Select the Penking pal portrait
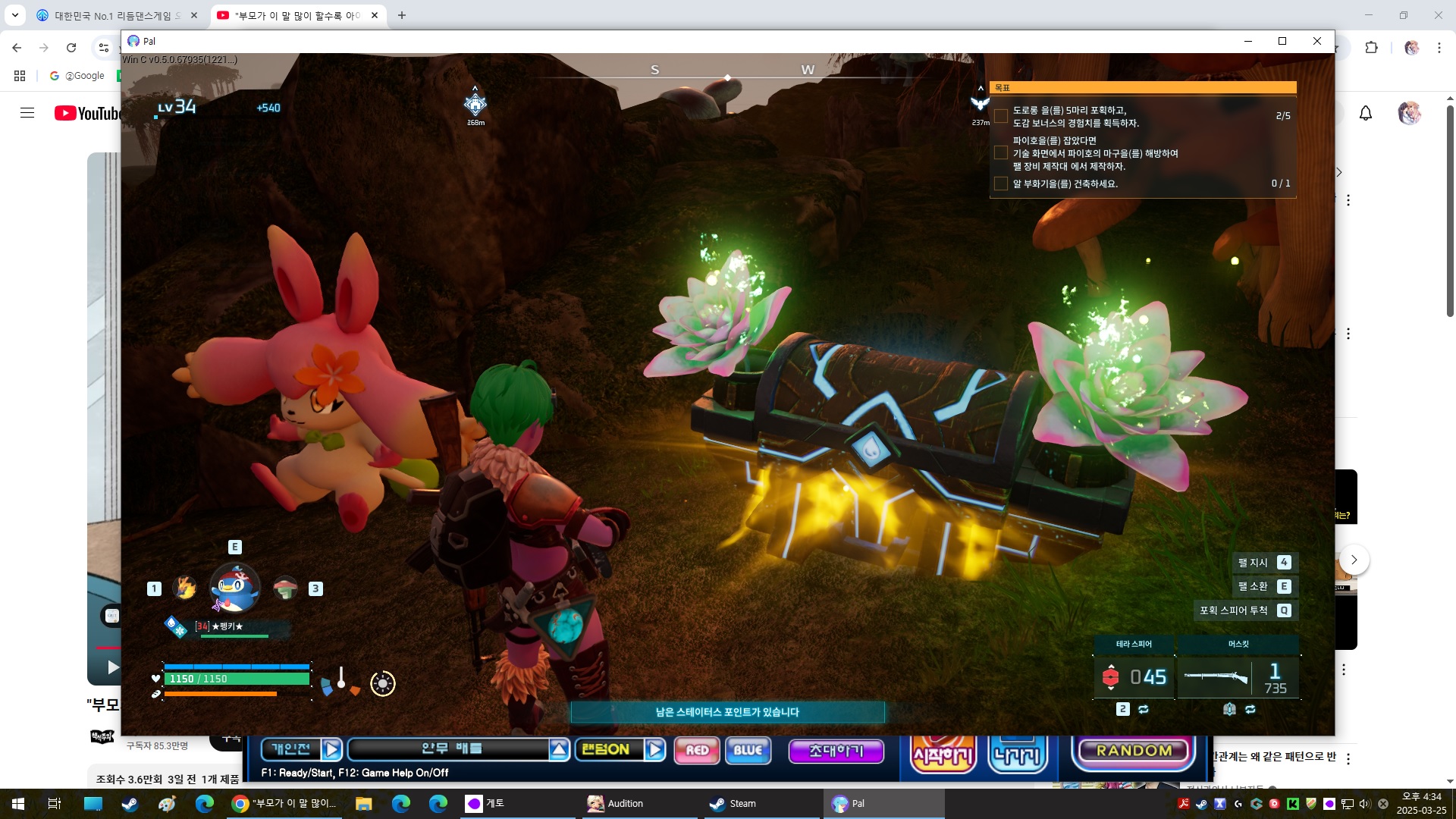The image size is (1456, 819). (234, 588)
